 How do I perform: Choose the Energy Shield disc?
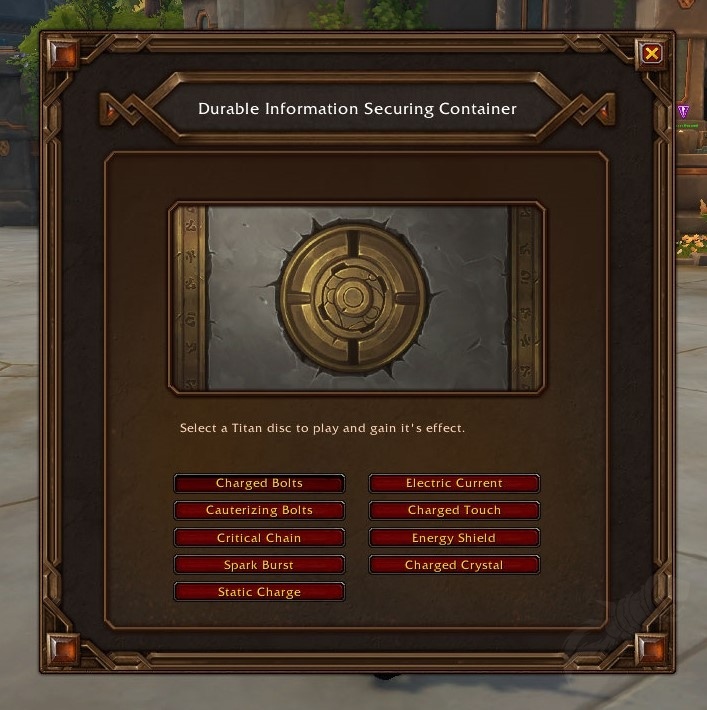click(x=454, y=538)
